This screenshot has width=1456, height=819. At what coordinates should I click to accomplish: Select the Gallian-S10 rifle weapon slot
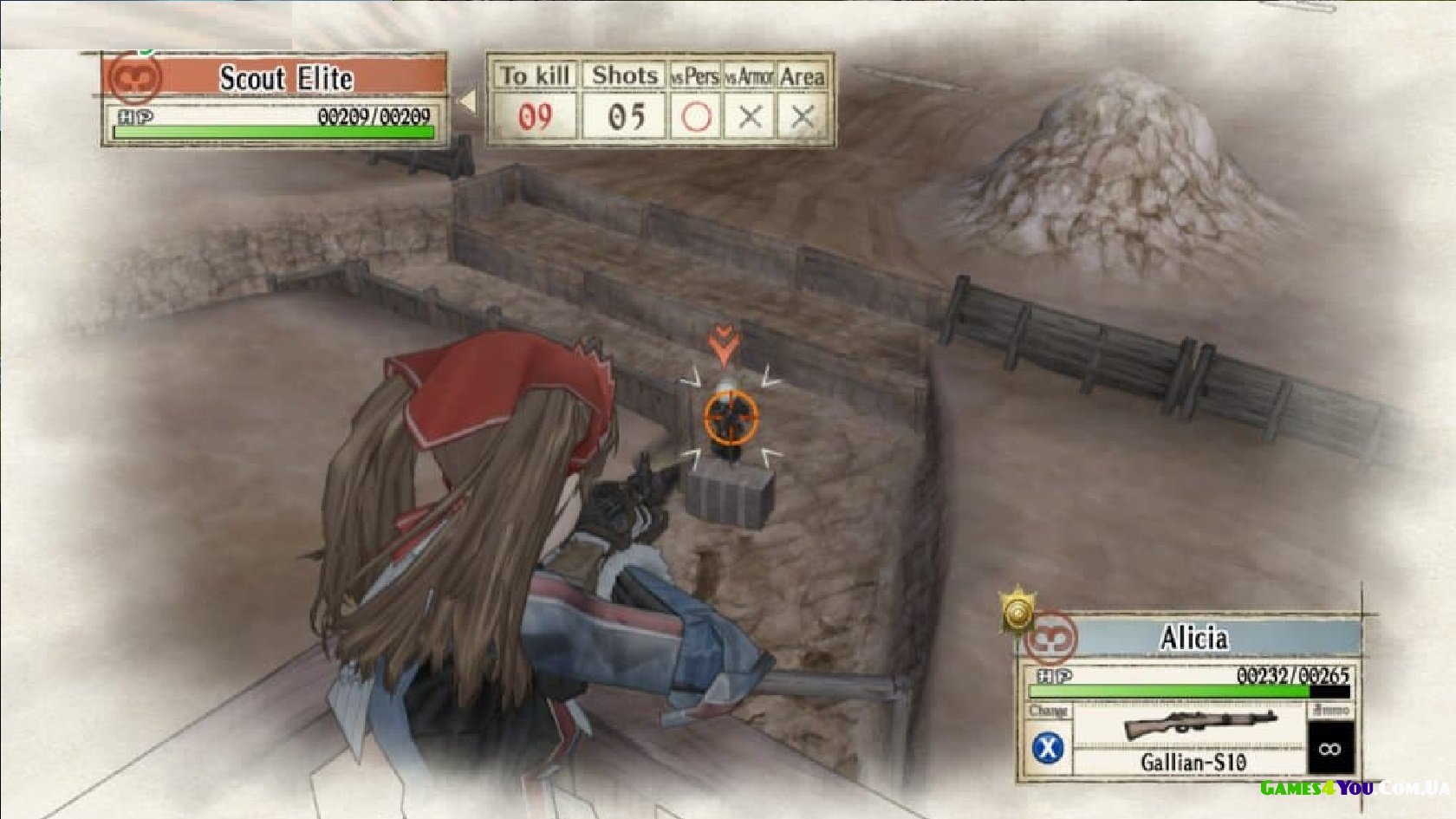(1193, 738)
